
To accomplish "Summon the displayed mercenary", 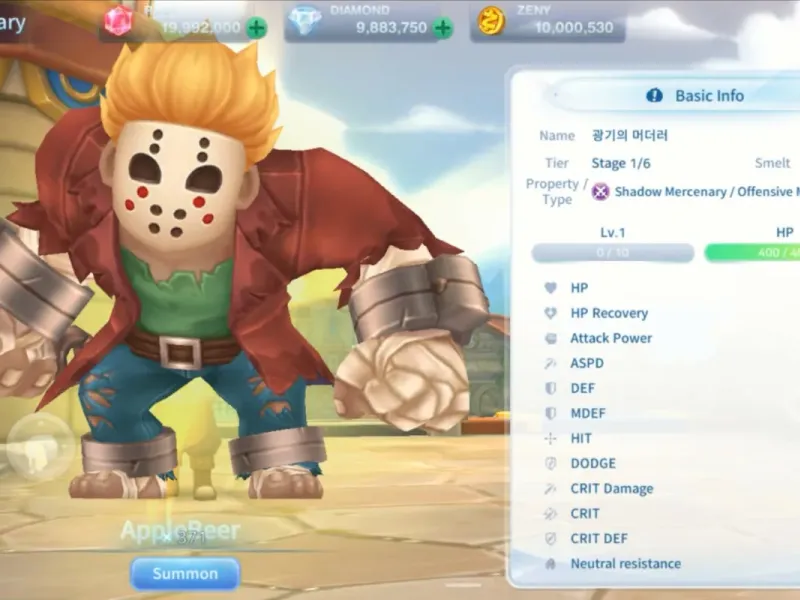I will pyautogui.click(x=185, y=574).
